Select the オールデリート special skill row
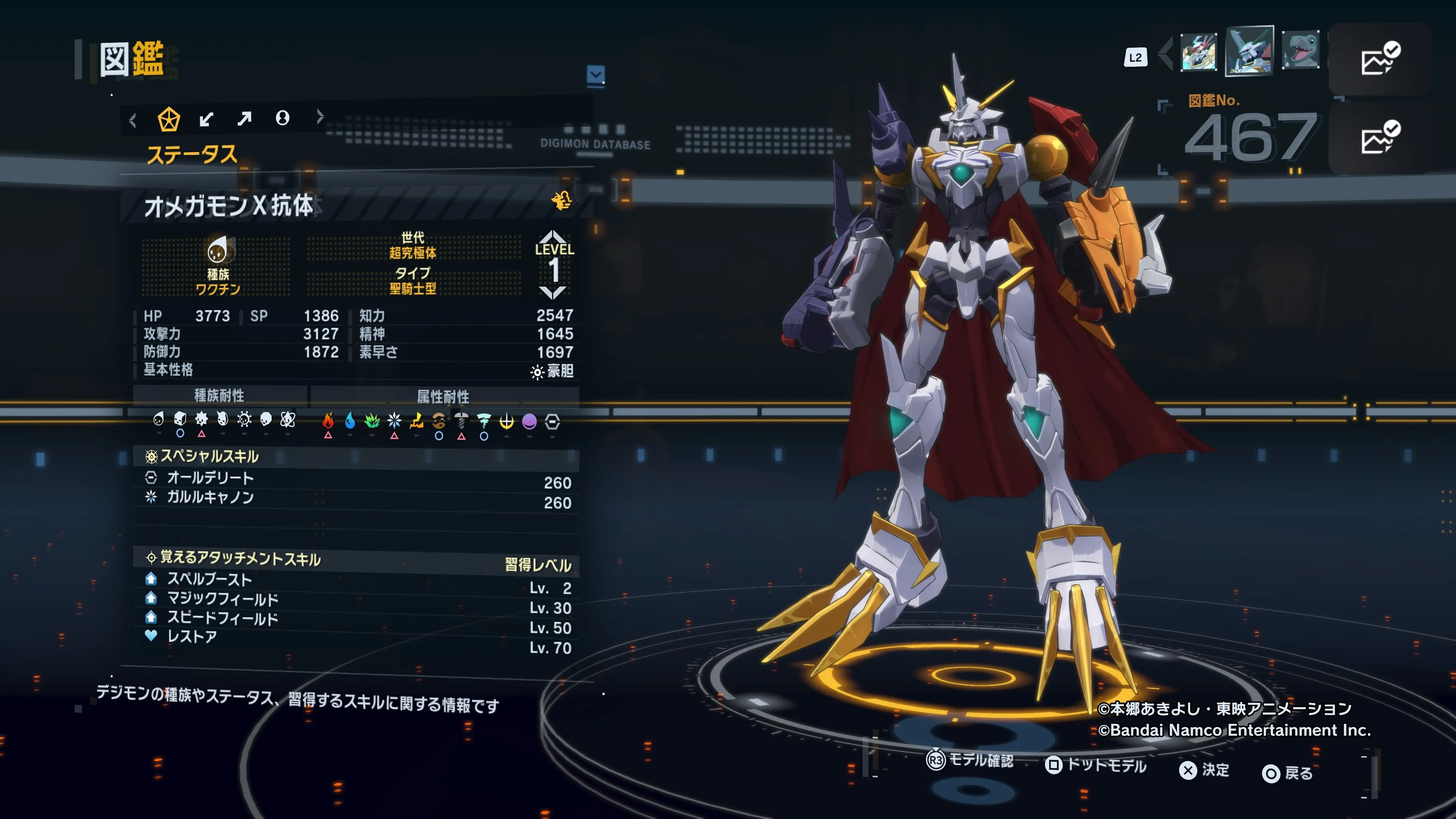 point(356,479)
